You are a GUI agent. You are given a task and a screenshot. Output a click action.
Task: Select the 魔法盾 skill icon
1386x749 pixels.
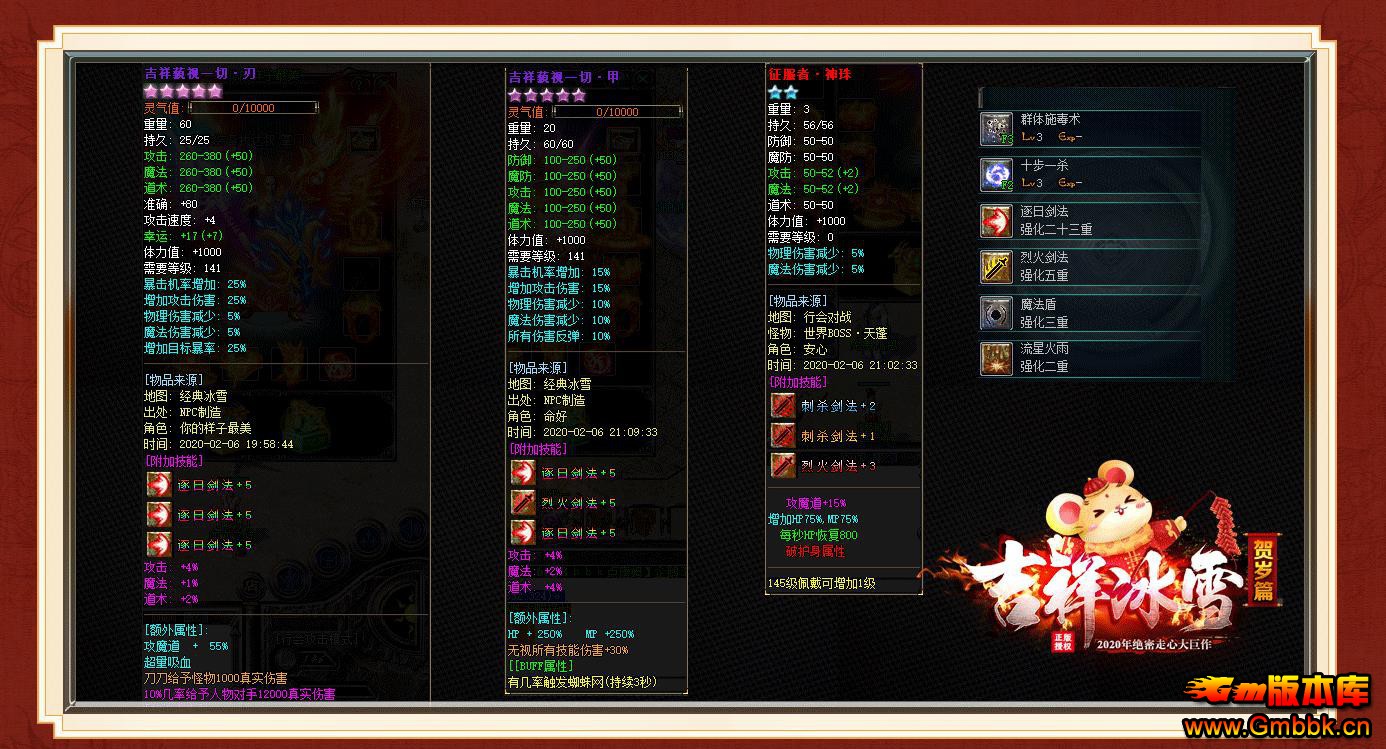(995, 312)
